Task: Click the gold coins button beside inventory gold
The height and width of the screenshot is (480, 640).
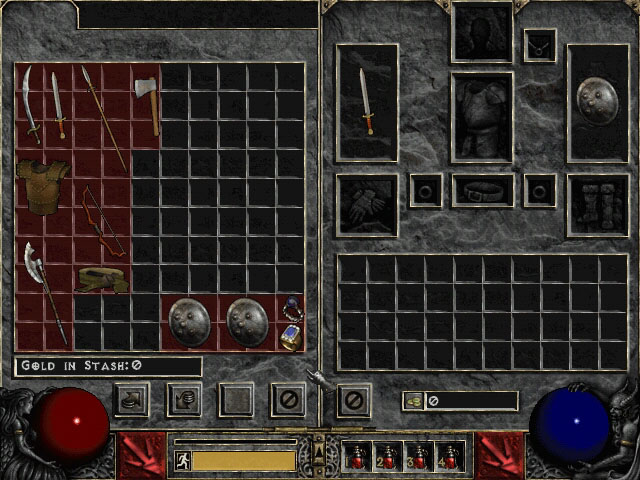Action: [414, 401]
